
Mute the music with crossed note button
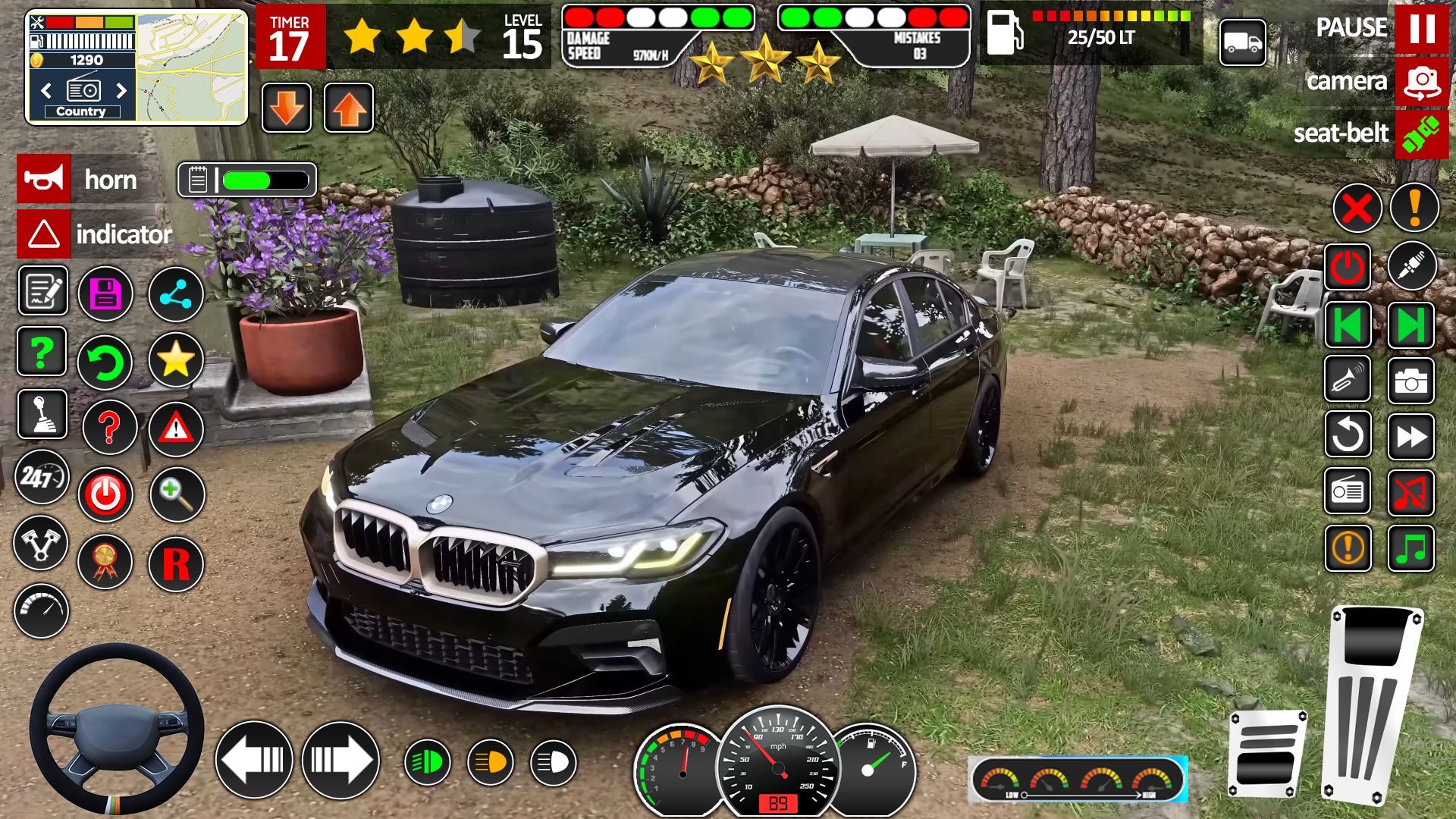click(1410, 491)
